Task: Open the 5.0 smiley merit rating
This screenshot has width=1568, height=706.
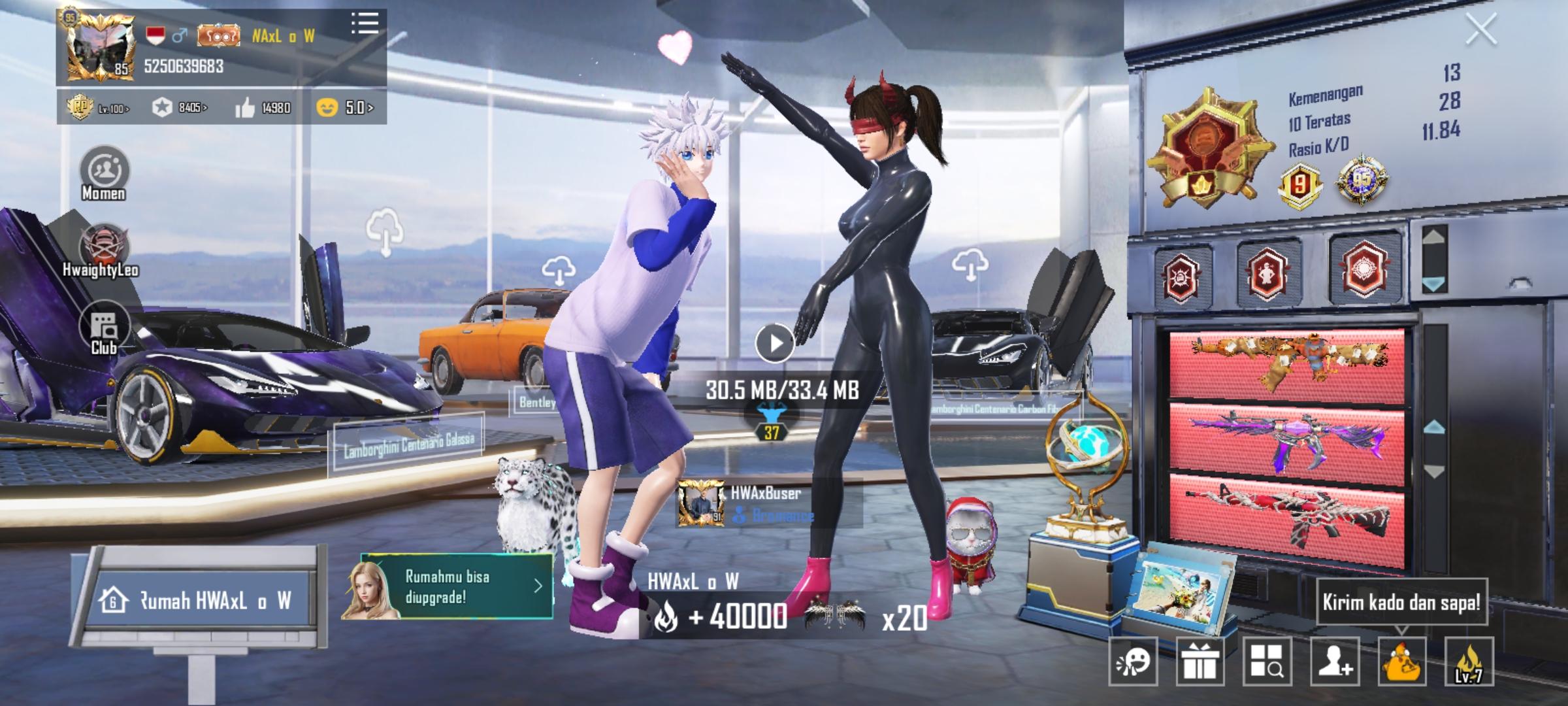Action: [344, 107]
